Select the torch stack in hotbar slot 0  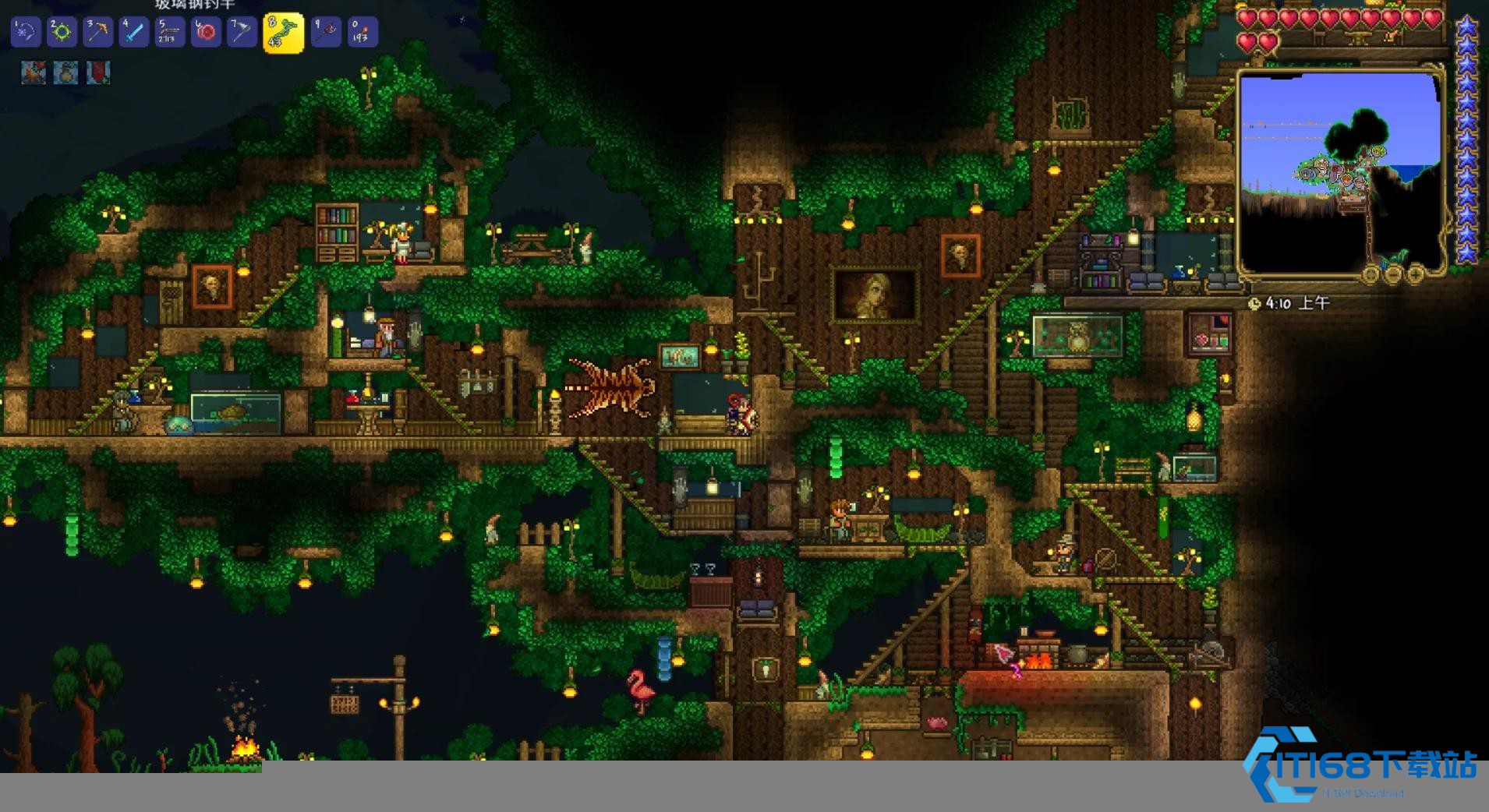tap(362, 33)
